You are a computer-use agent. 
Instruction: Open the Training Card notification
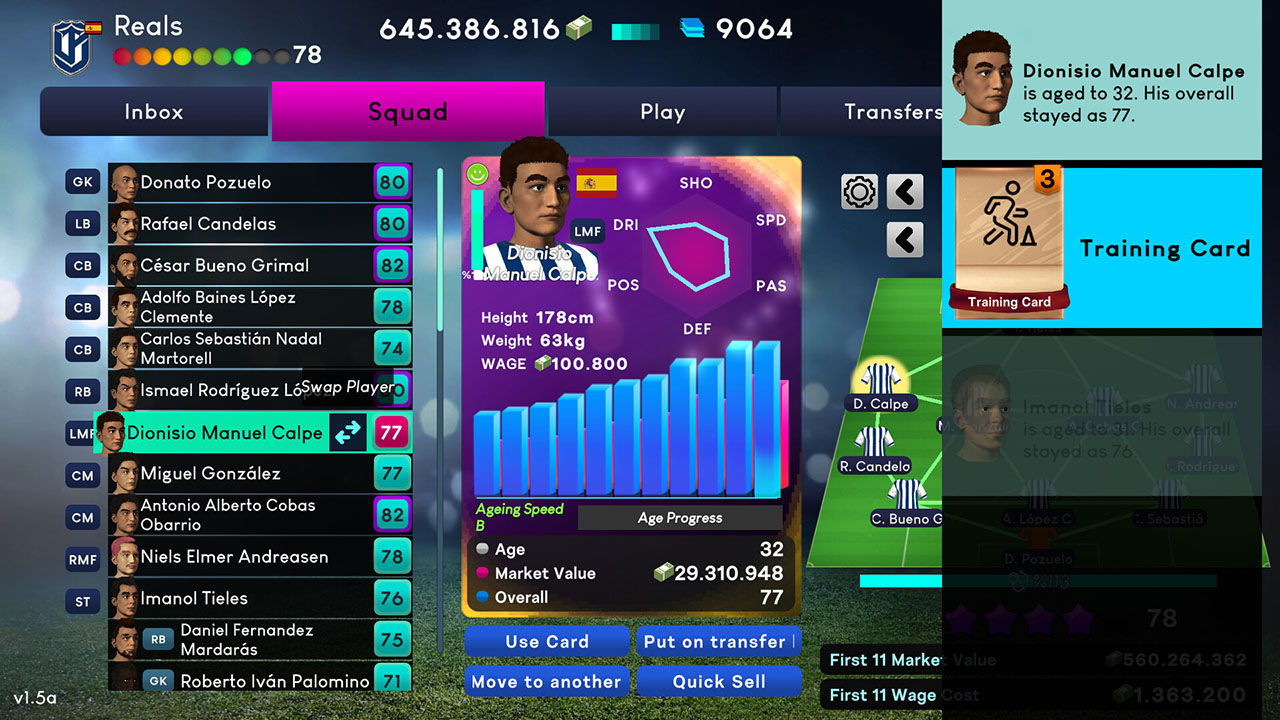[x=1100, y=246]
